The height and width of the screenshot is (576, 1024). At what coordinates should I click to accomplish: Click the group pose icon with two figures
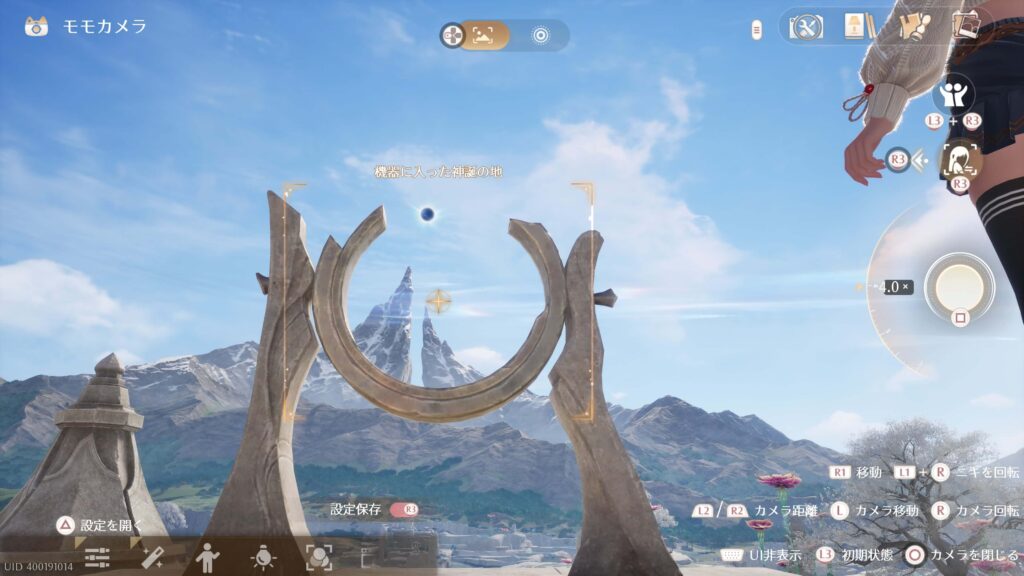953,95
